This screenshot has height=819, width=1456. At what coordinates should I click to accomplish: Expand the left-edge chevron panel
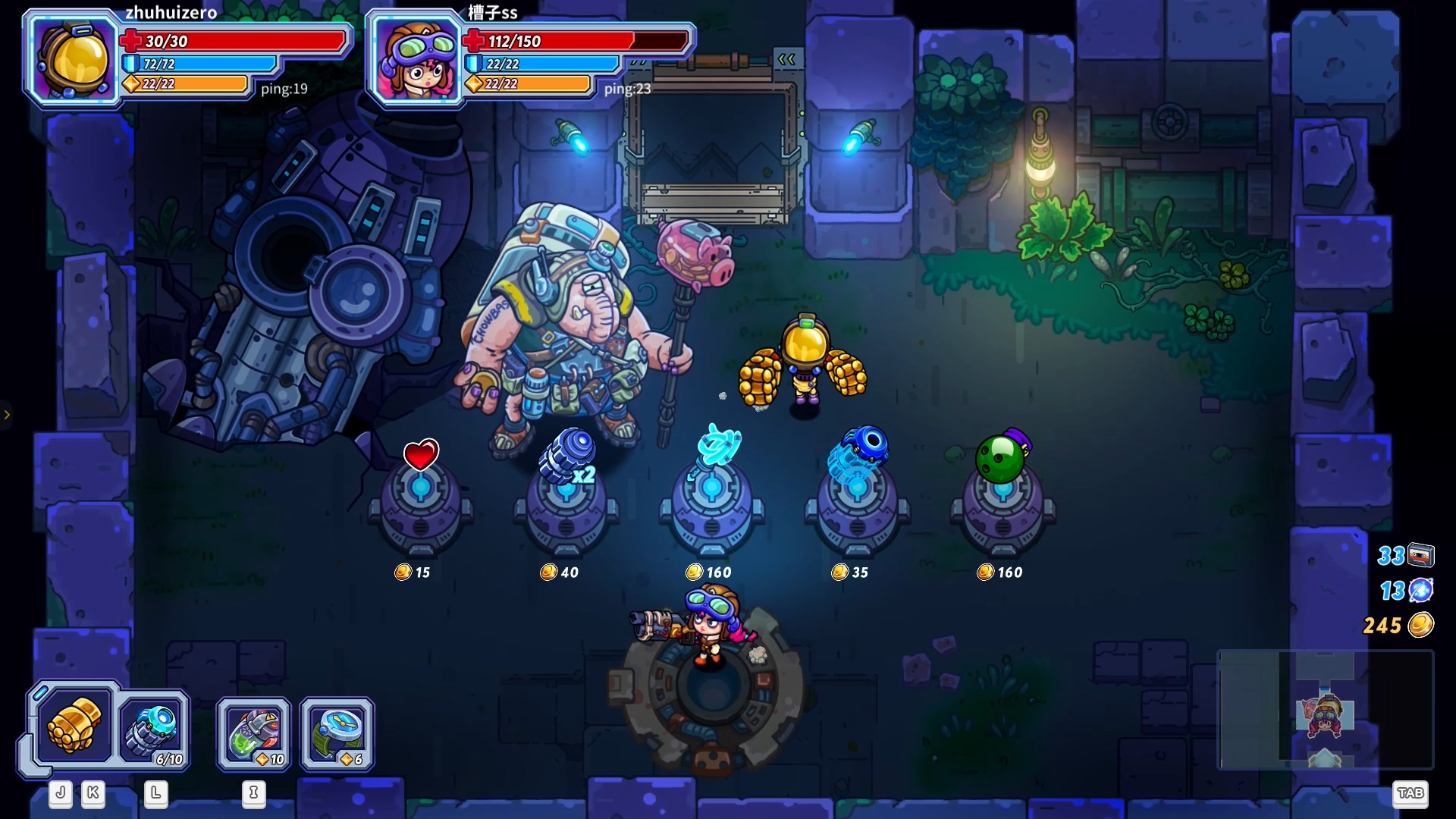point(8,415)
